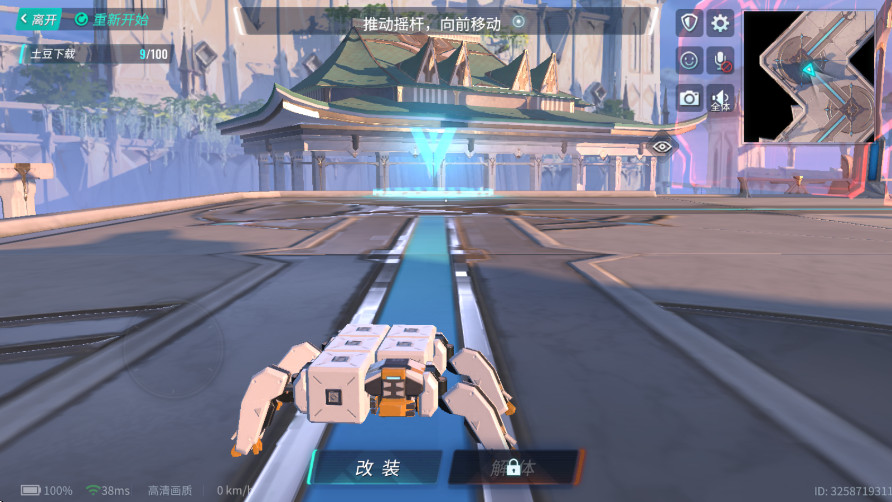Toggle the eye visibility icon
The image size is (892, 502).
[x=662, y=146]
